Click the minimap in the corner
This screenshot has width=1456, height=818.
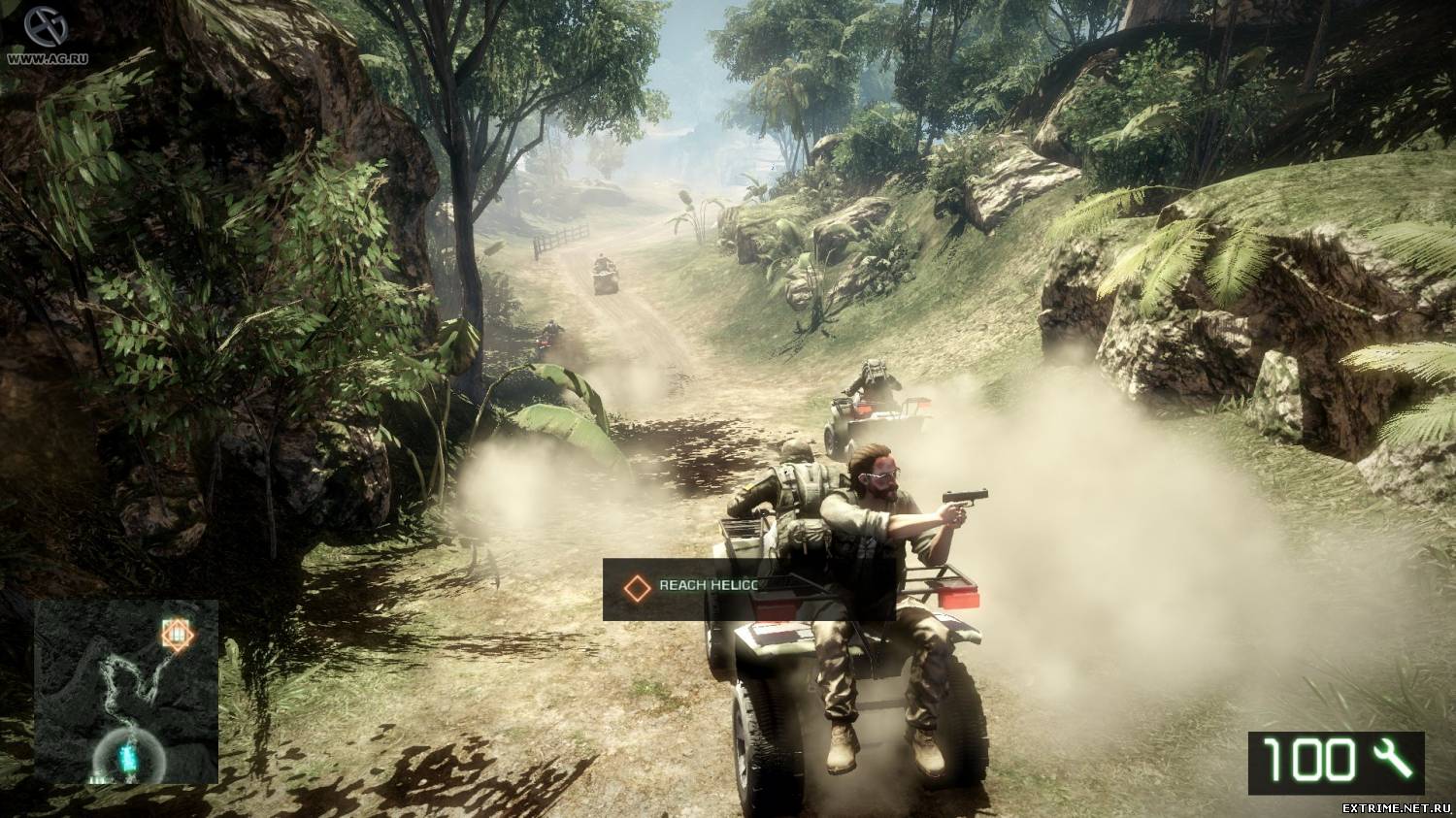pos(126,691)
